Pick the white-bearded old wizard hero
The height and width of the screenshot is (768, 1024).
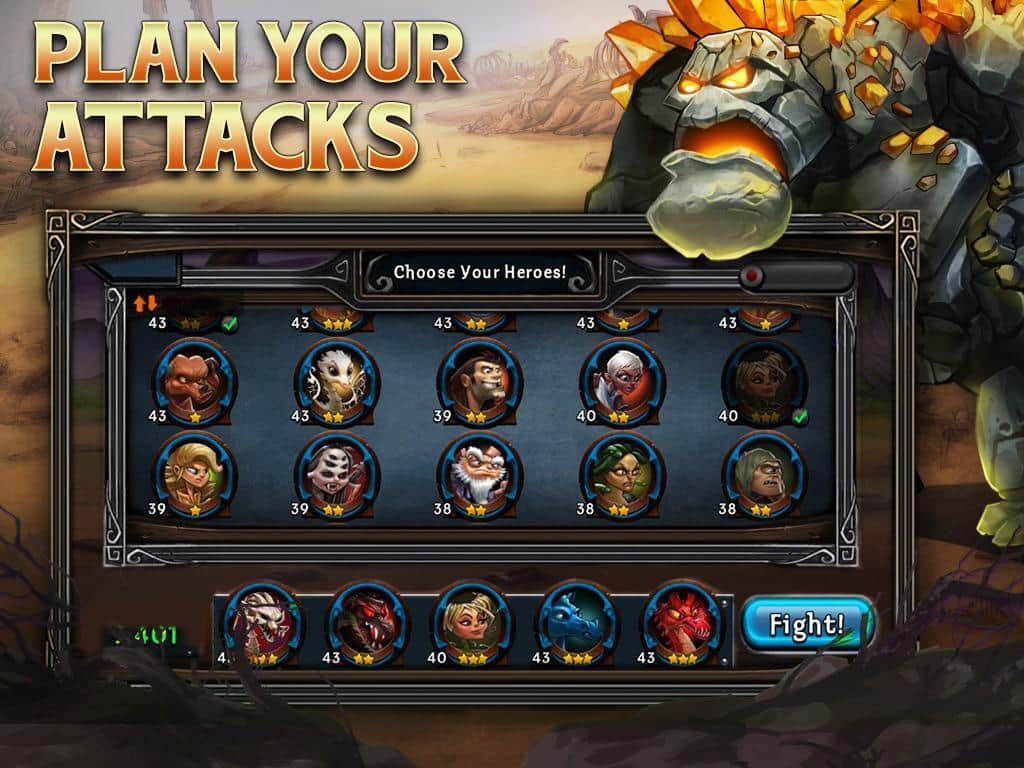pos(480,471)
